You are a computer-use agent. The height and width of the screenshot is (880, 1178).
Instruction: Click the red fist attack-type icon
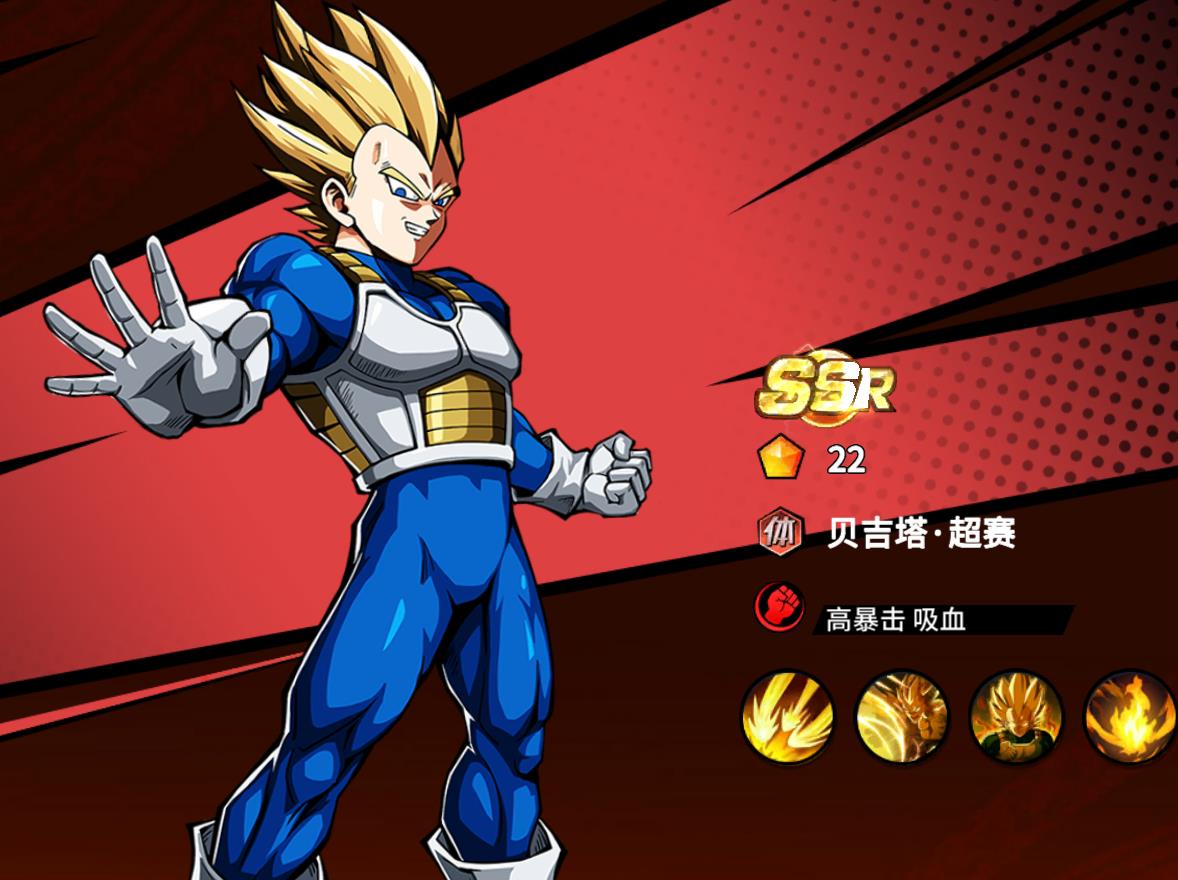click(x=781, y=606)
